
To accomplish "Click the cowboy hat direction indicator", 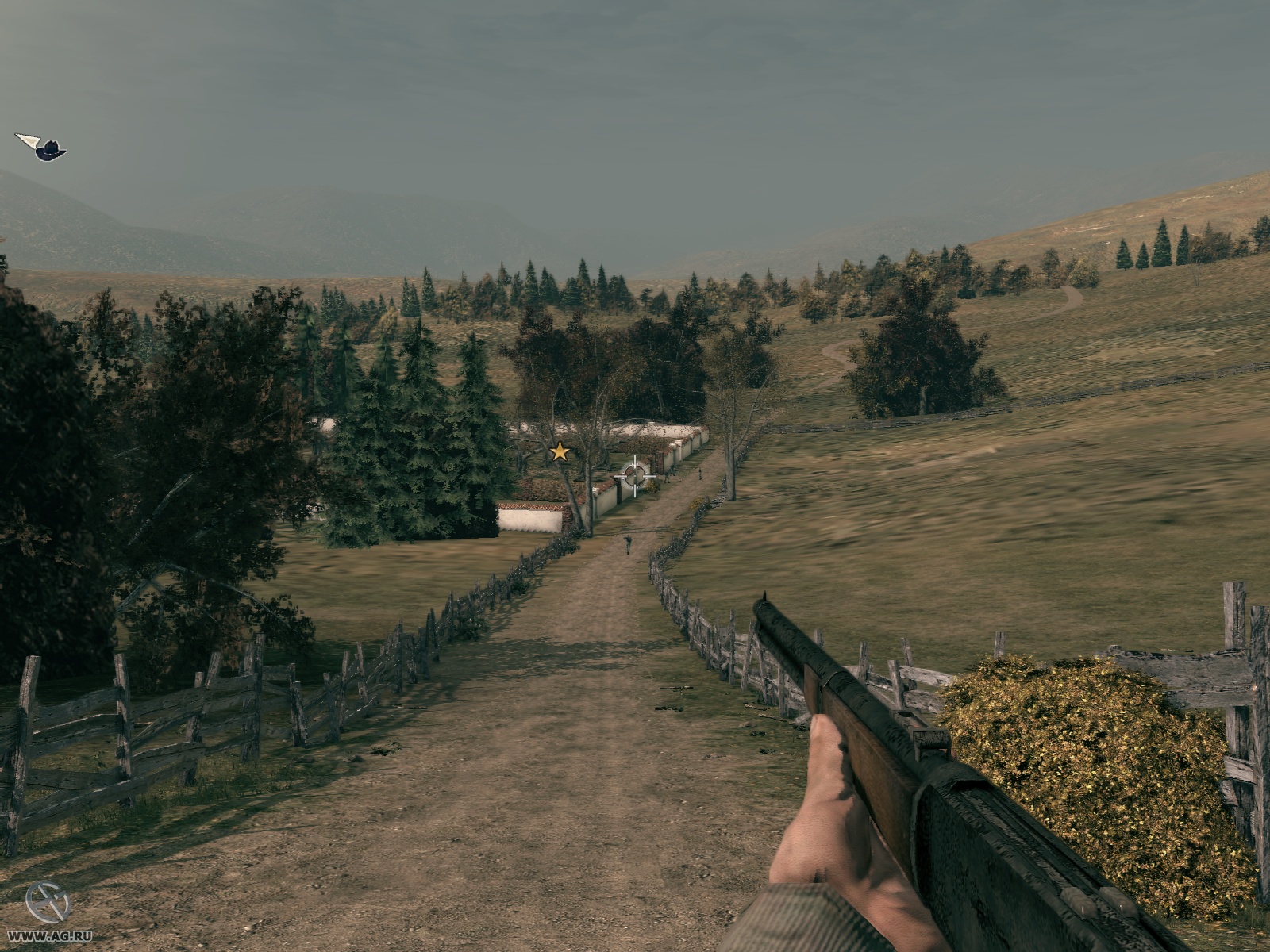I will pyautogui.click(x=49, y=149).
